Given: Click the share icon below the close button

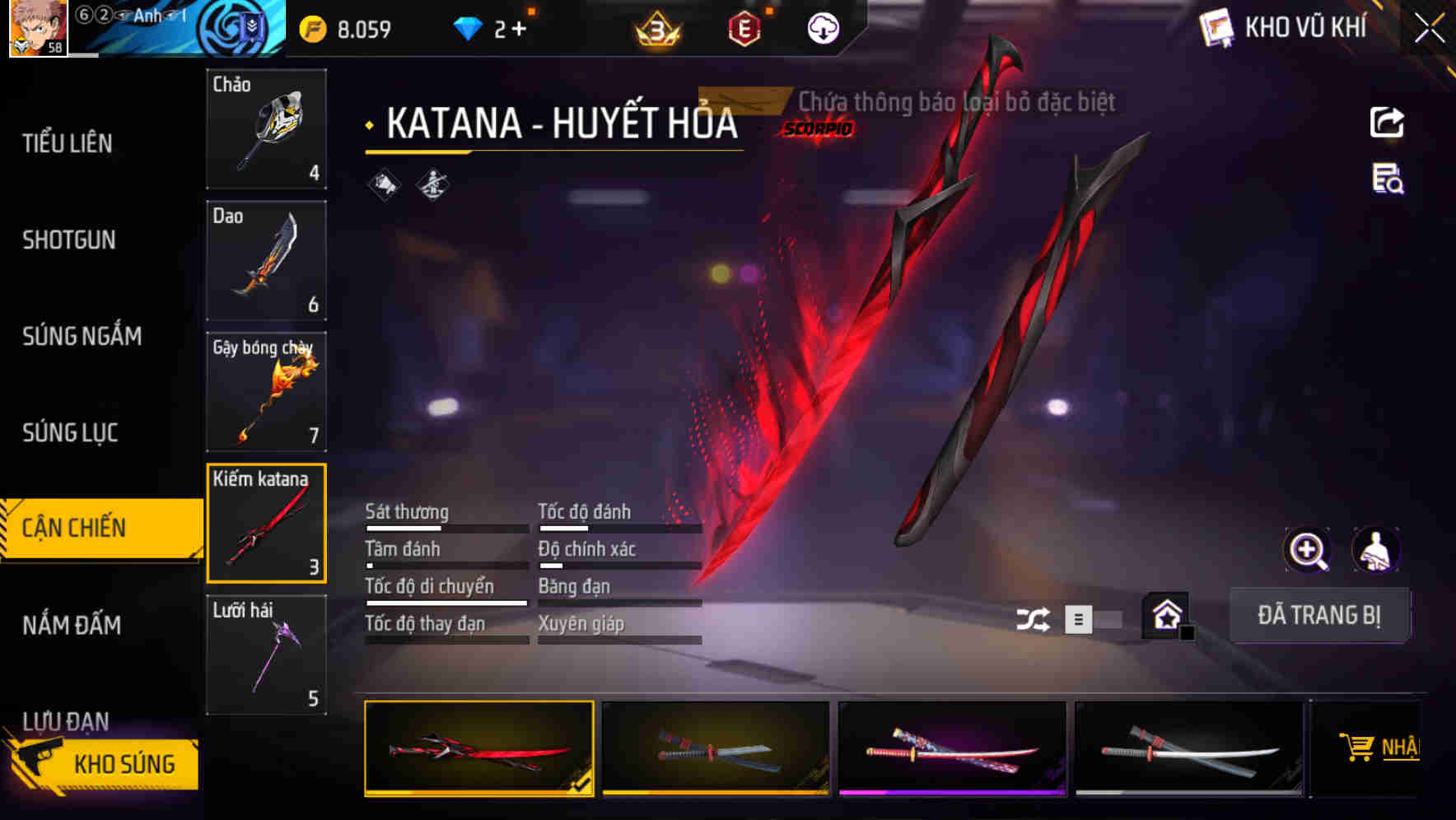Looking at the screenshot, I should click(1388, 122).
